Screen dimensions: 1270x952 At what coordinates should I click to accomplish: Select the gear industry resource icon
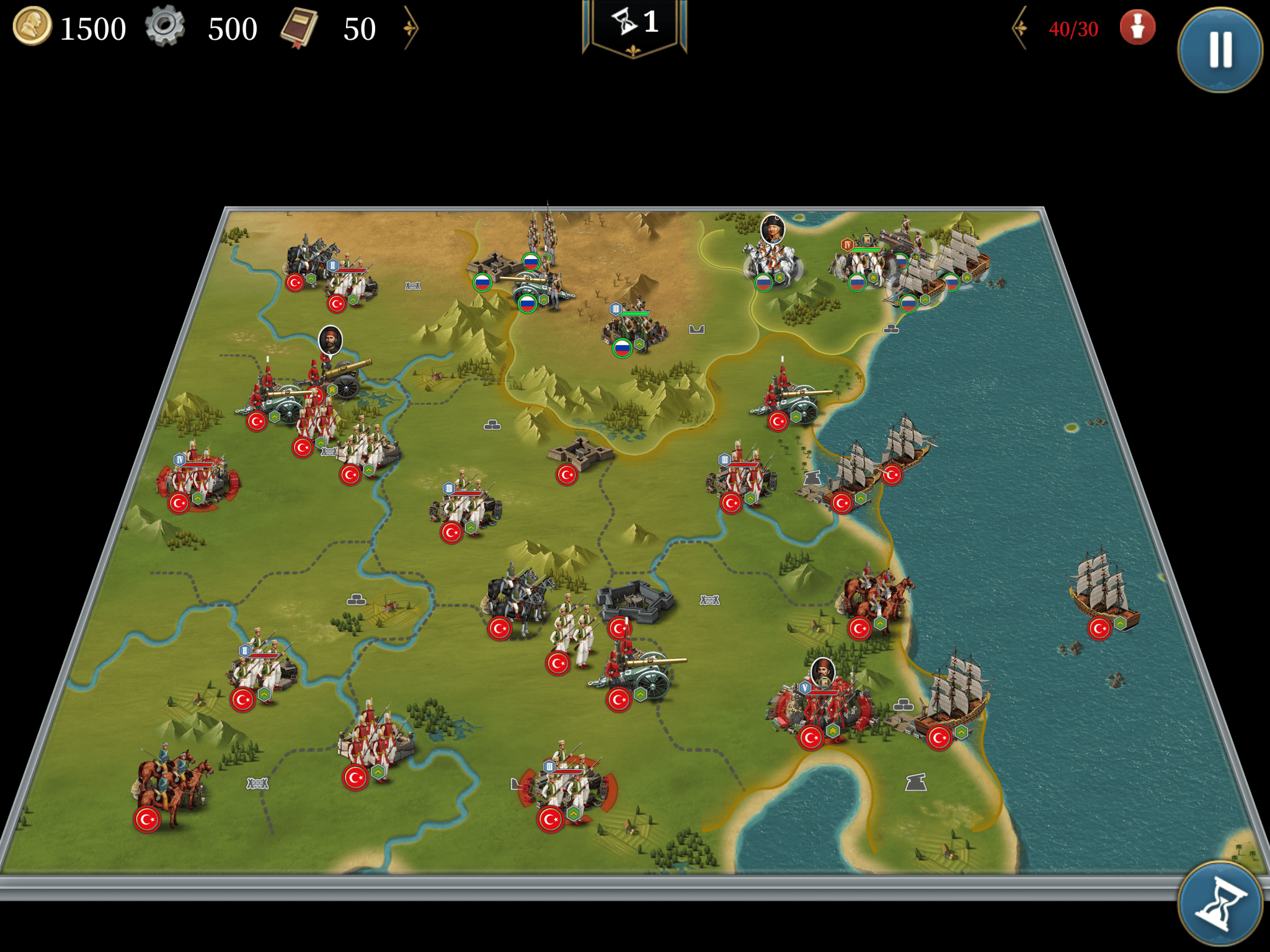pos(165,27)
